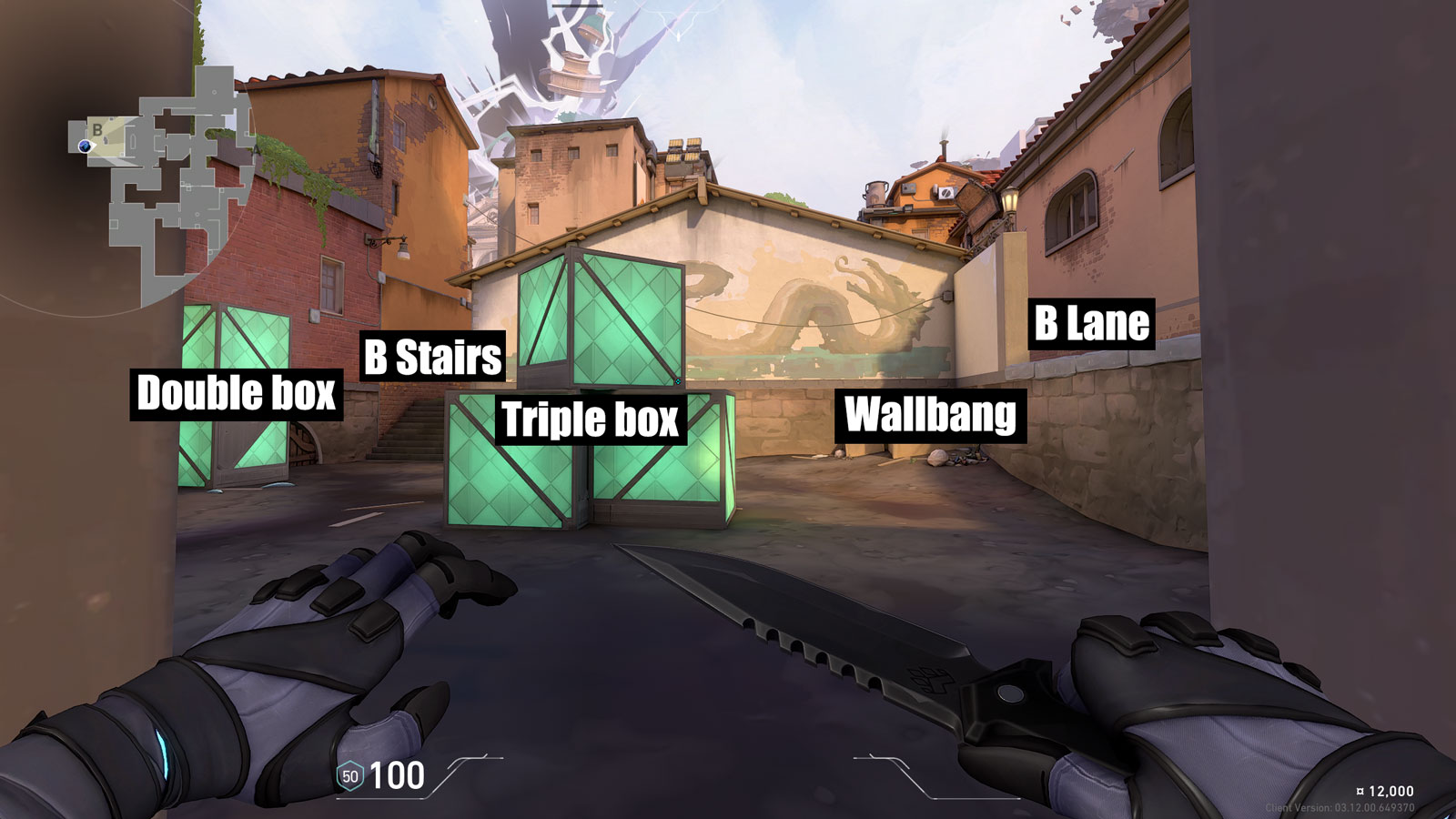Click the top green crate on the triple box stack
Viewport: 1456px width, 819px height.
601,318
